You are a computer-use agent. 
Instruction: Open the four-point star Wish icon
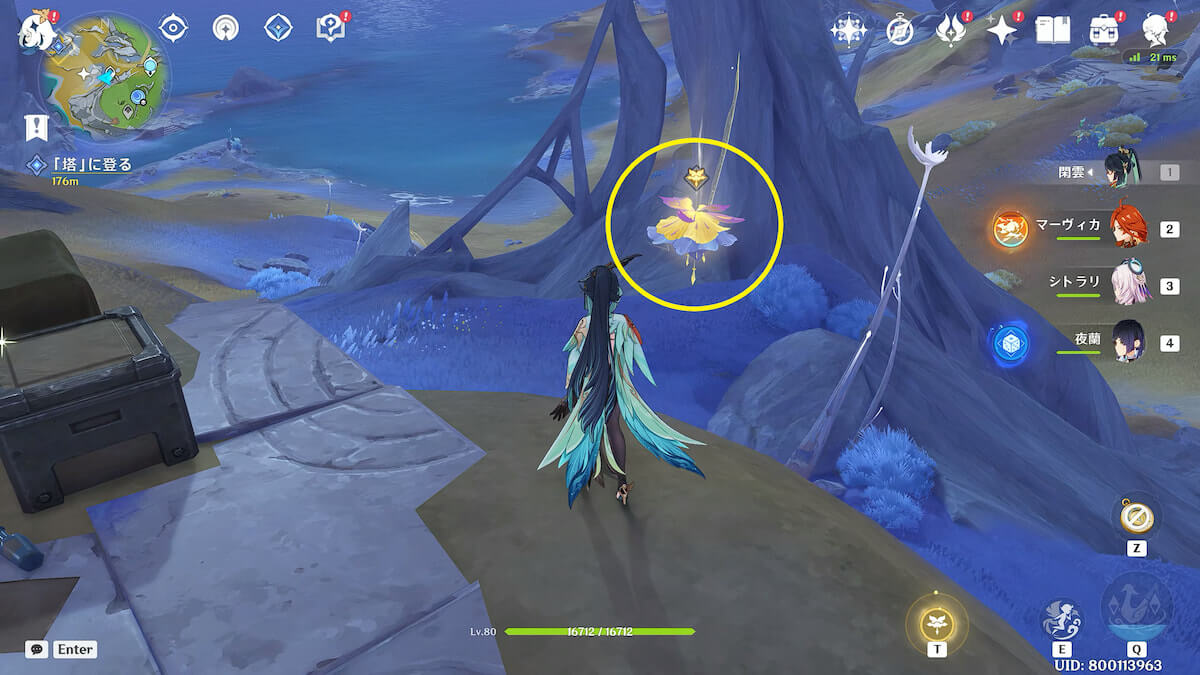point(1001,31)
